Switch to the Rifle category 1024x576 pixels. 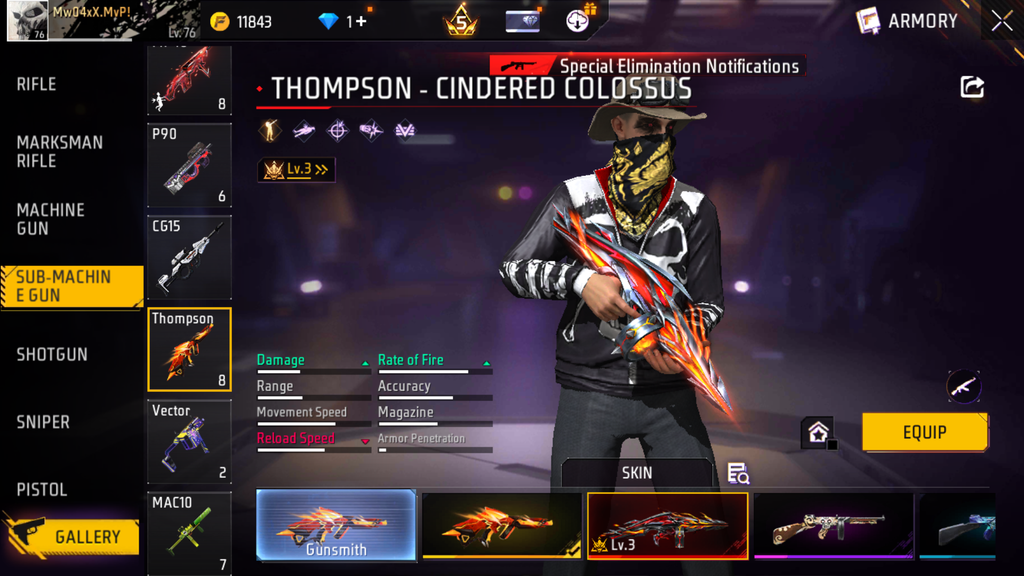(x=37, y=85)
